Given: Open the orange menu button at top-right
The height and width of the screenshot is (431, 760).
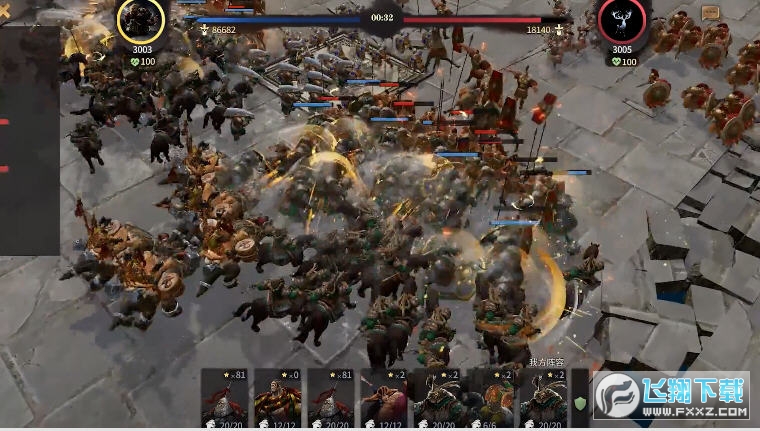Looking at the screenshot, I should click(711, 13).
